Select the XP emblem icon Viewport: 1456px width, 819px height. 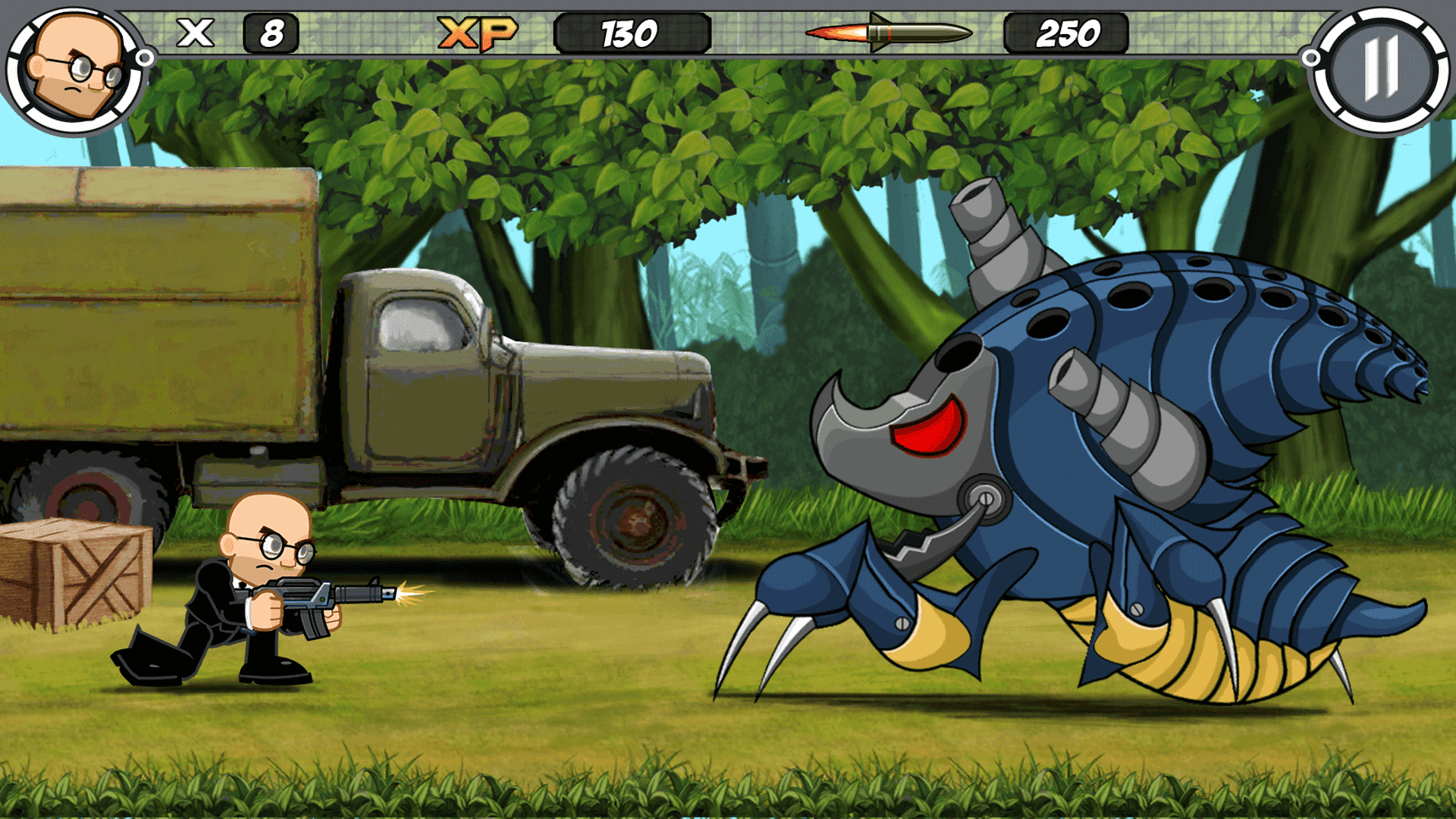[x=475, y=33]
